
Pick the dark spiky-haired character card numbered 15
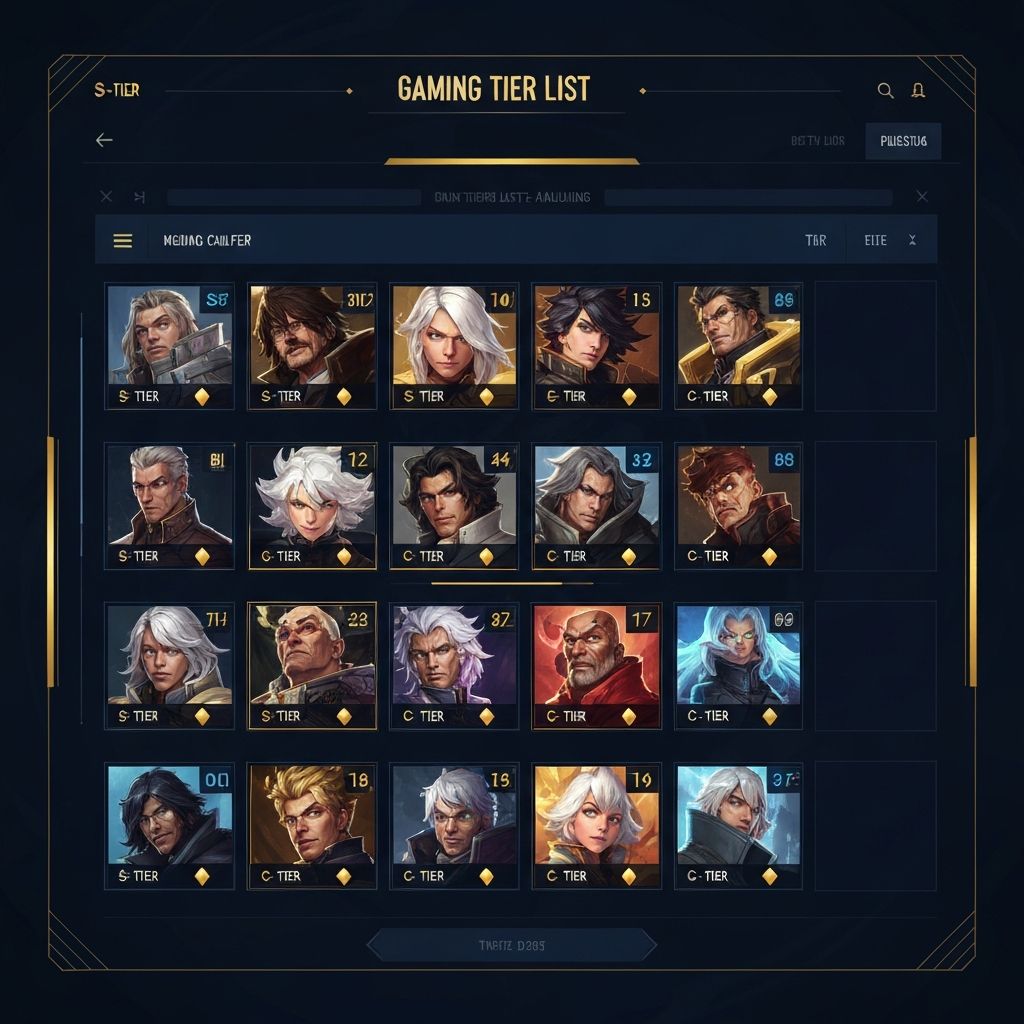tap(596, 345)
